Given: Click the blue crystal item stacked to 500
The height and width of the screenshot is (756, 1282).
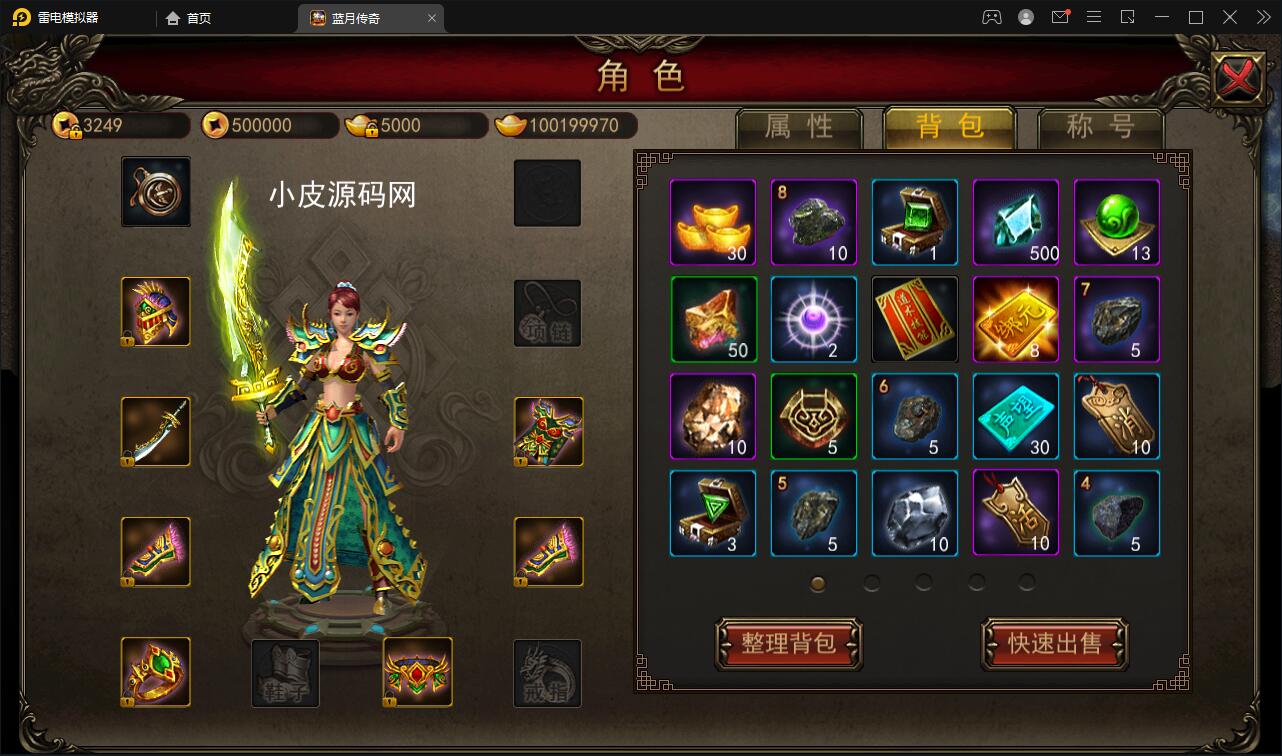Looking at the screenshot, I should click(x=1015, y=222).
